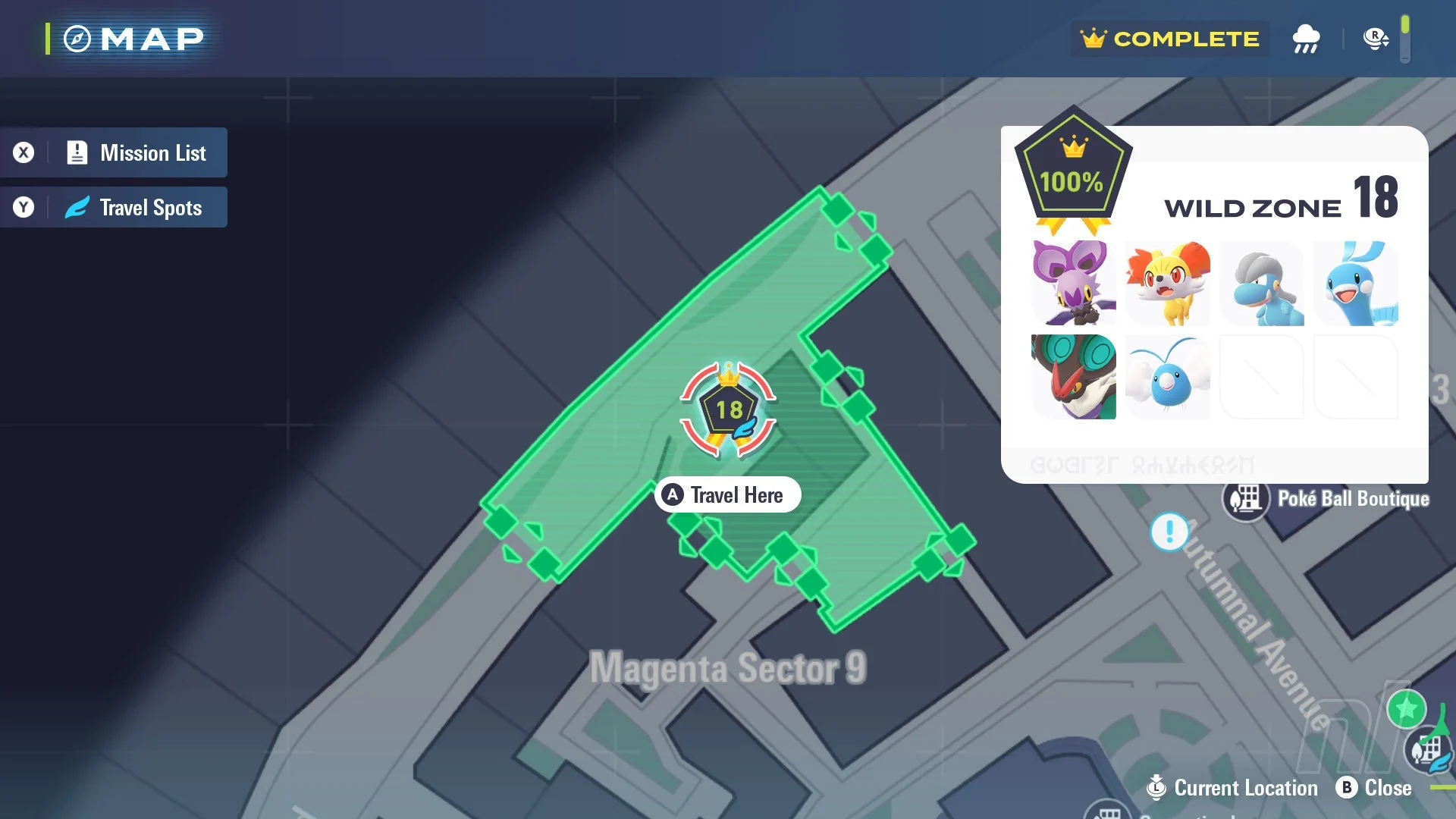This screenshot has height=819, width=1456.
Task: Click the blue exclamation point alert icon
Action: coord(1169,532)
